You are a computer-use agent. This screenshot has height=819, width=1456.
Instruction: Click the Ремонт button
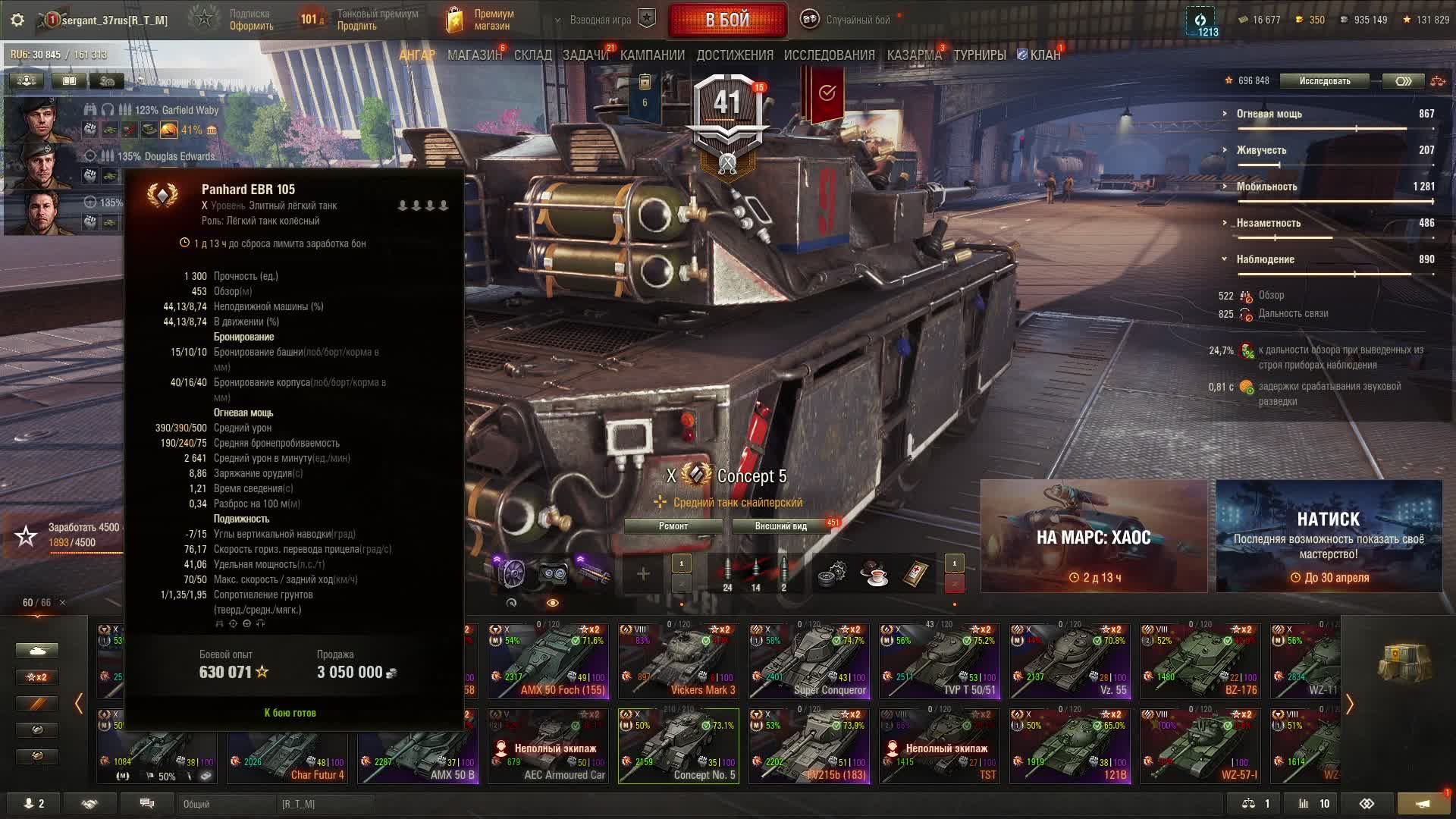pos(673,526)
